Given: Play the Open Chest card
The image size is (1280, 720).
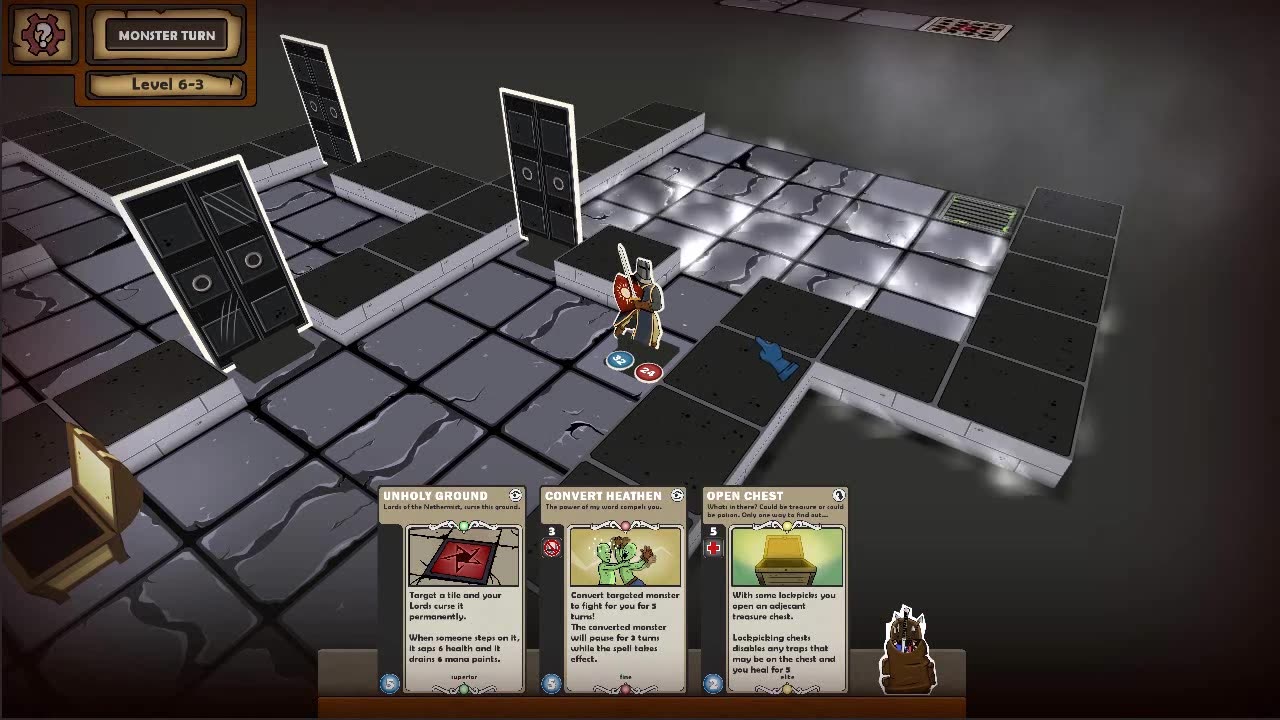Looking at the screenshot, I should [776, 590].
